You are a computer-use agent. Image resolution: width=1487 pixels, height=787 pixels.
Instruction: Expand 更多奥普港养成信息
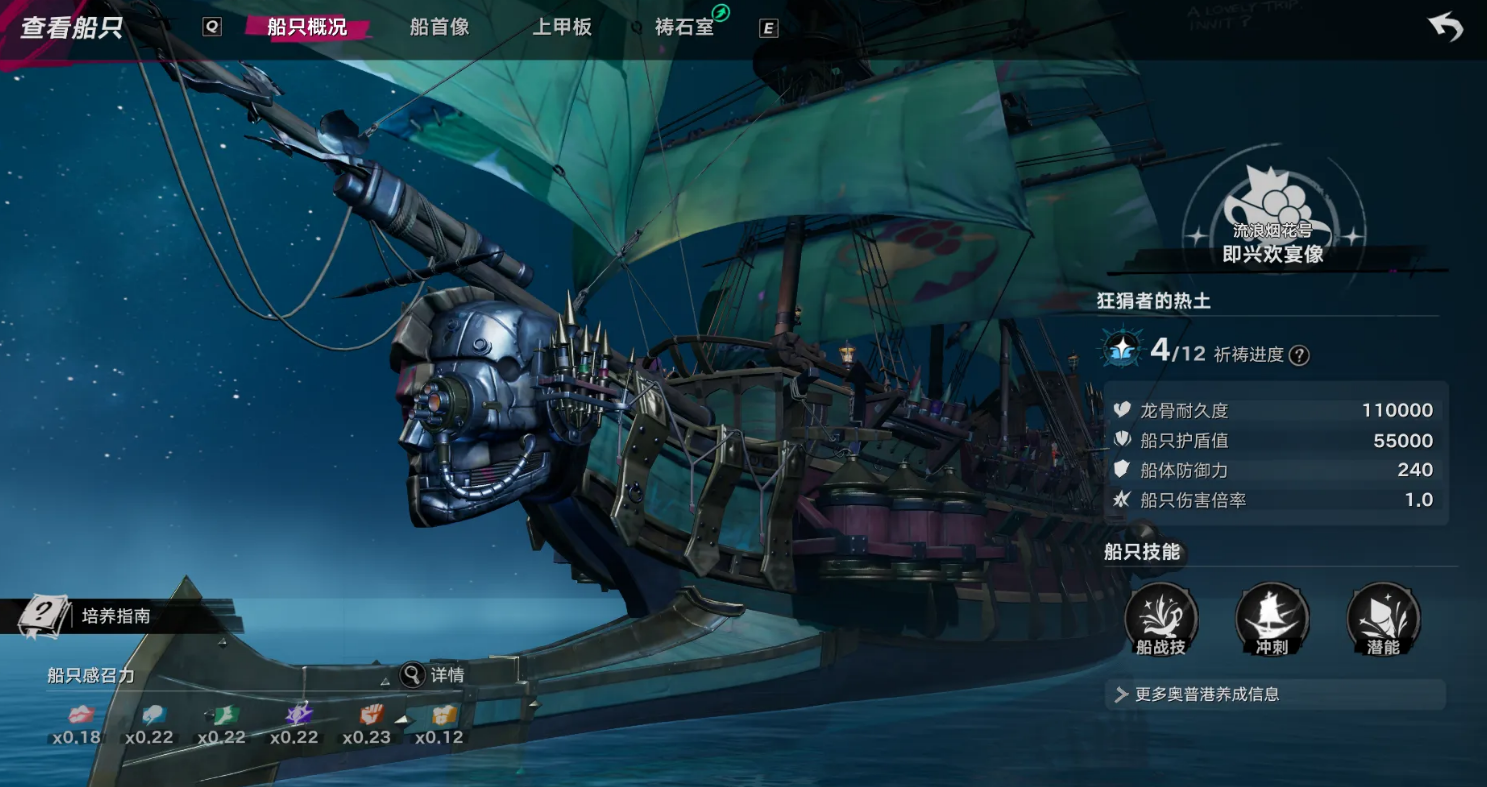click(1275, 694)
